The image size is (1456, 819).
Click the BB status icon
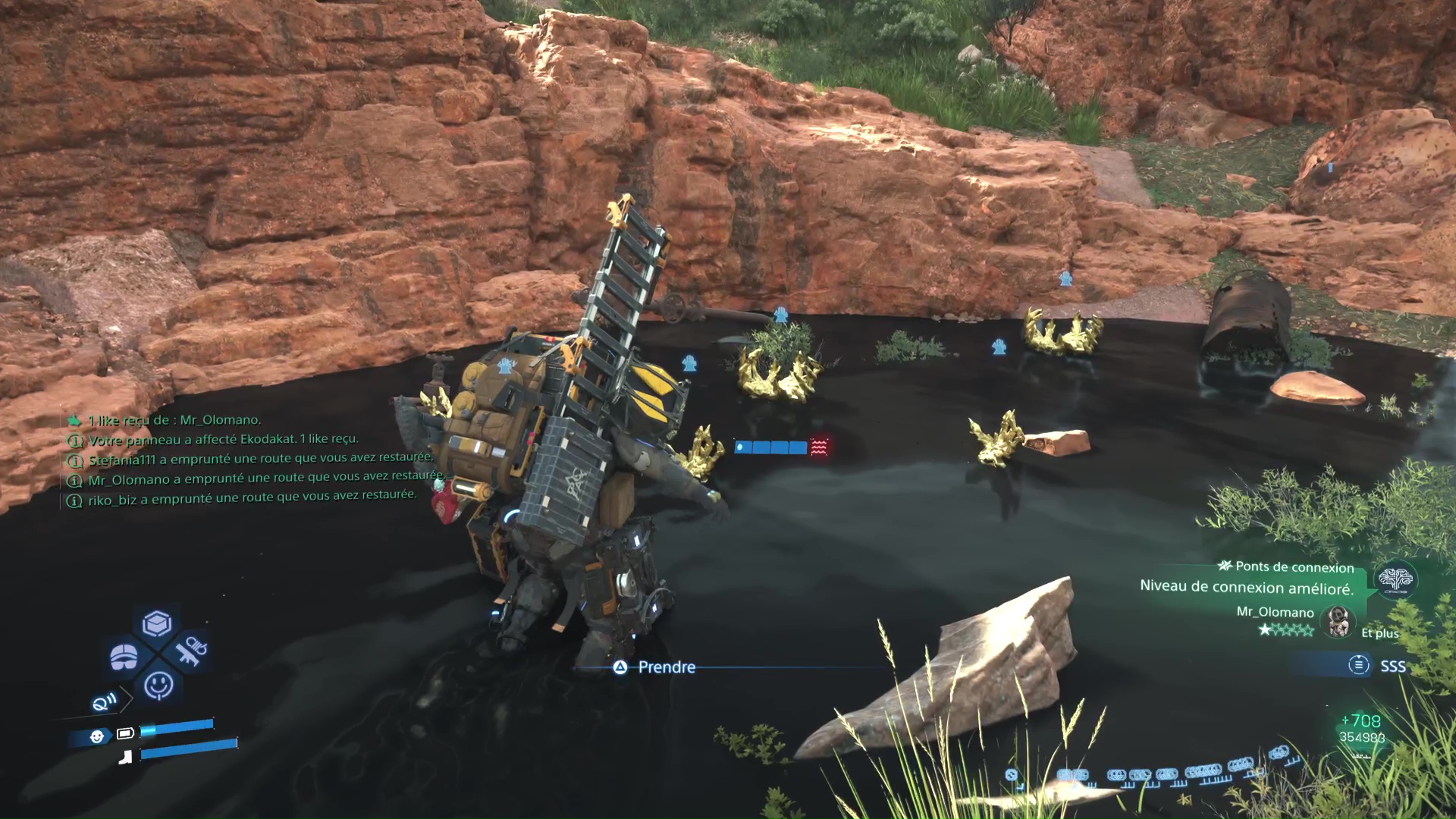tap(97, 736)
